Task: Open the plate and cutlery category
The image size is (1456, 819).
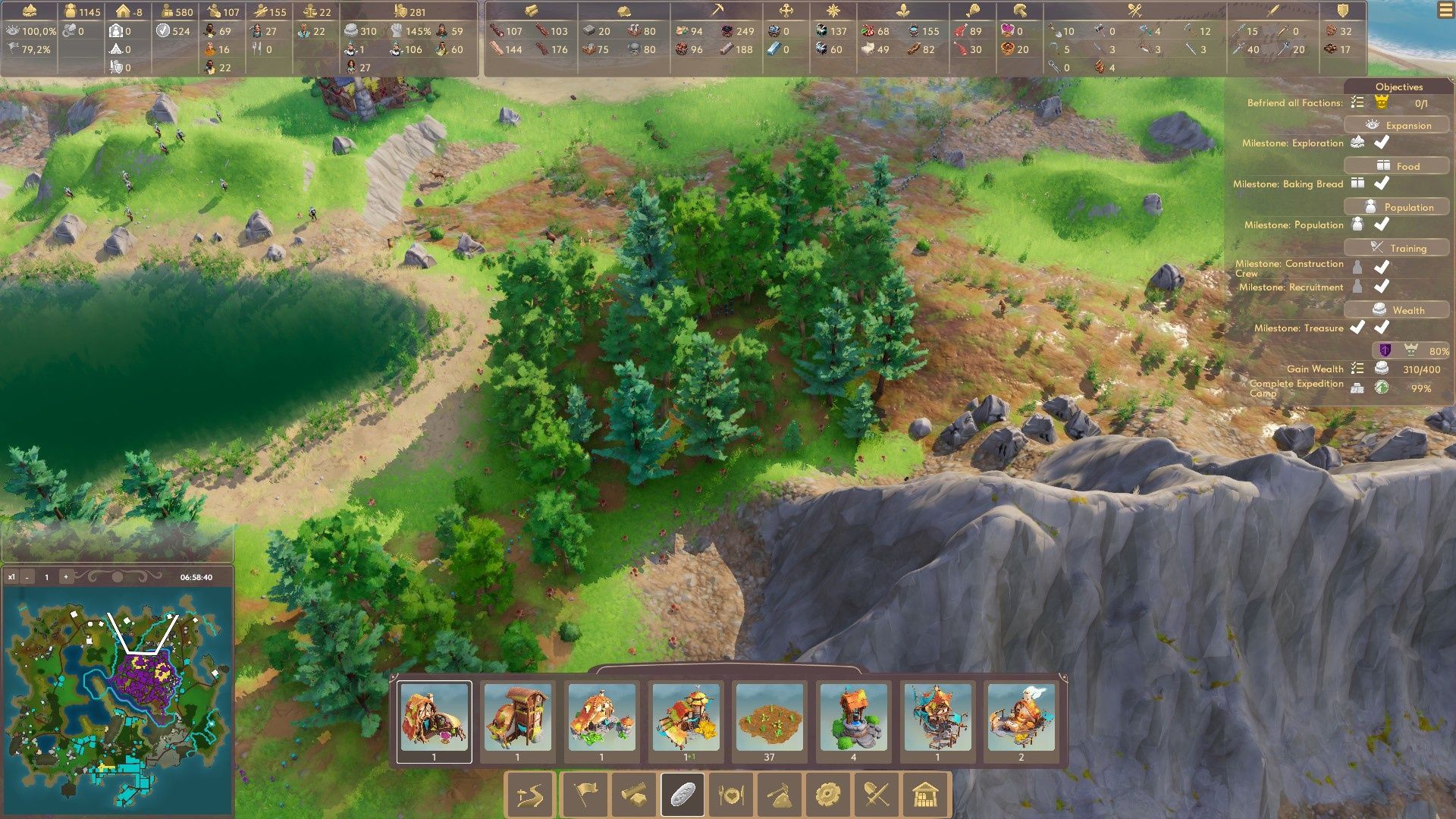Action: [731, 795]
